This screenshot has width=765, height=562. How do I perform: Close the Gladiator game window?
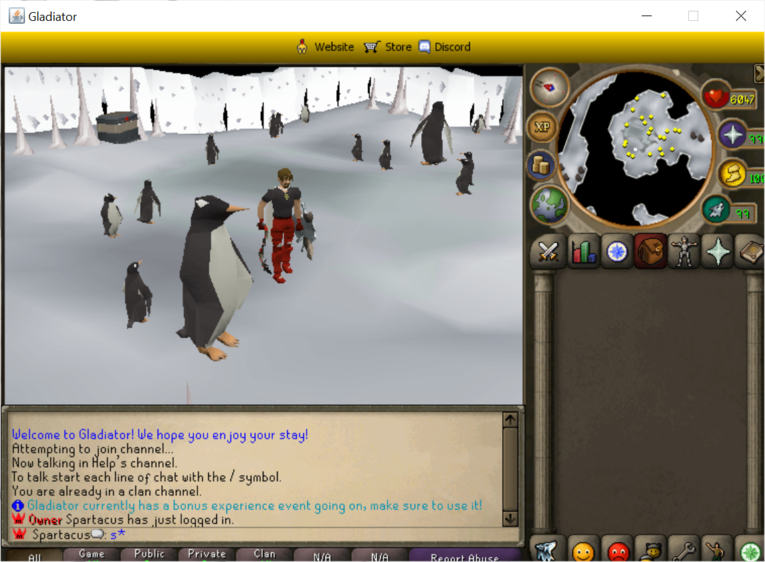coord(741,16)
